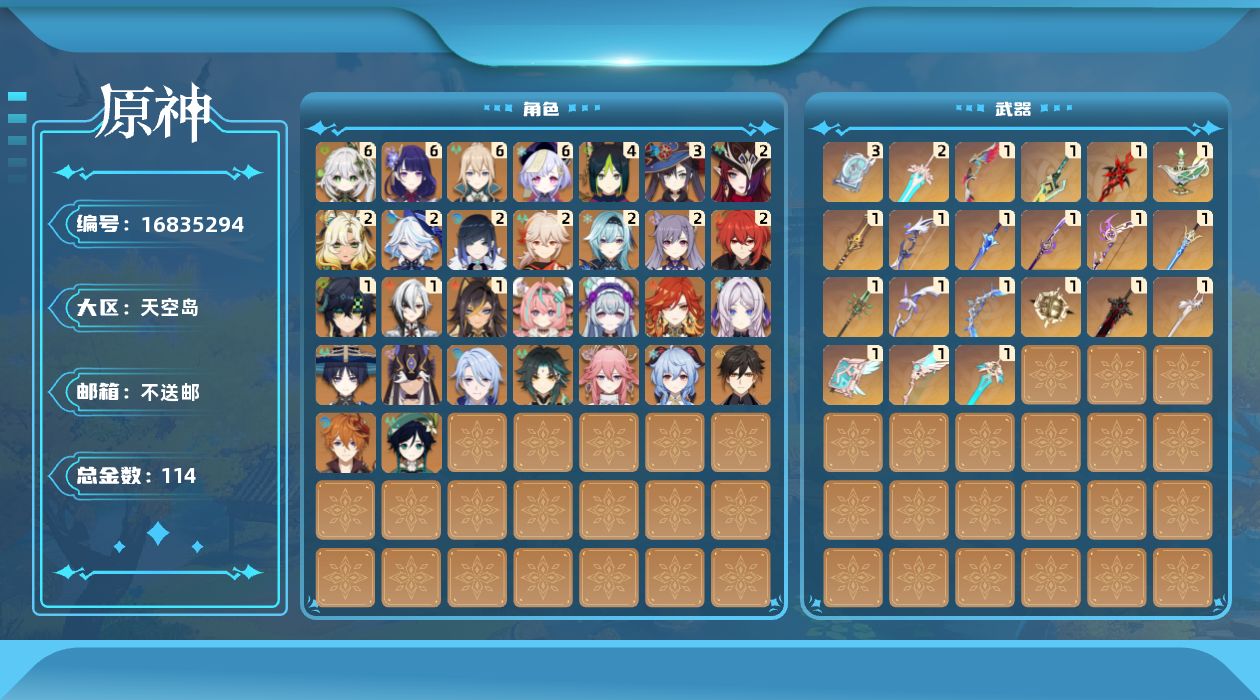Image resolution: width=1260 pixels, height=700 pixels.
Task: Select Furina's character portrait
Action: coord(412,240)
